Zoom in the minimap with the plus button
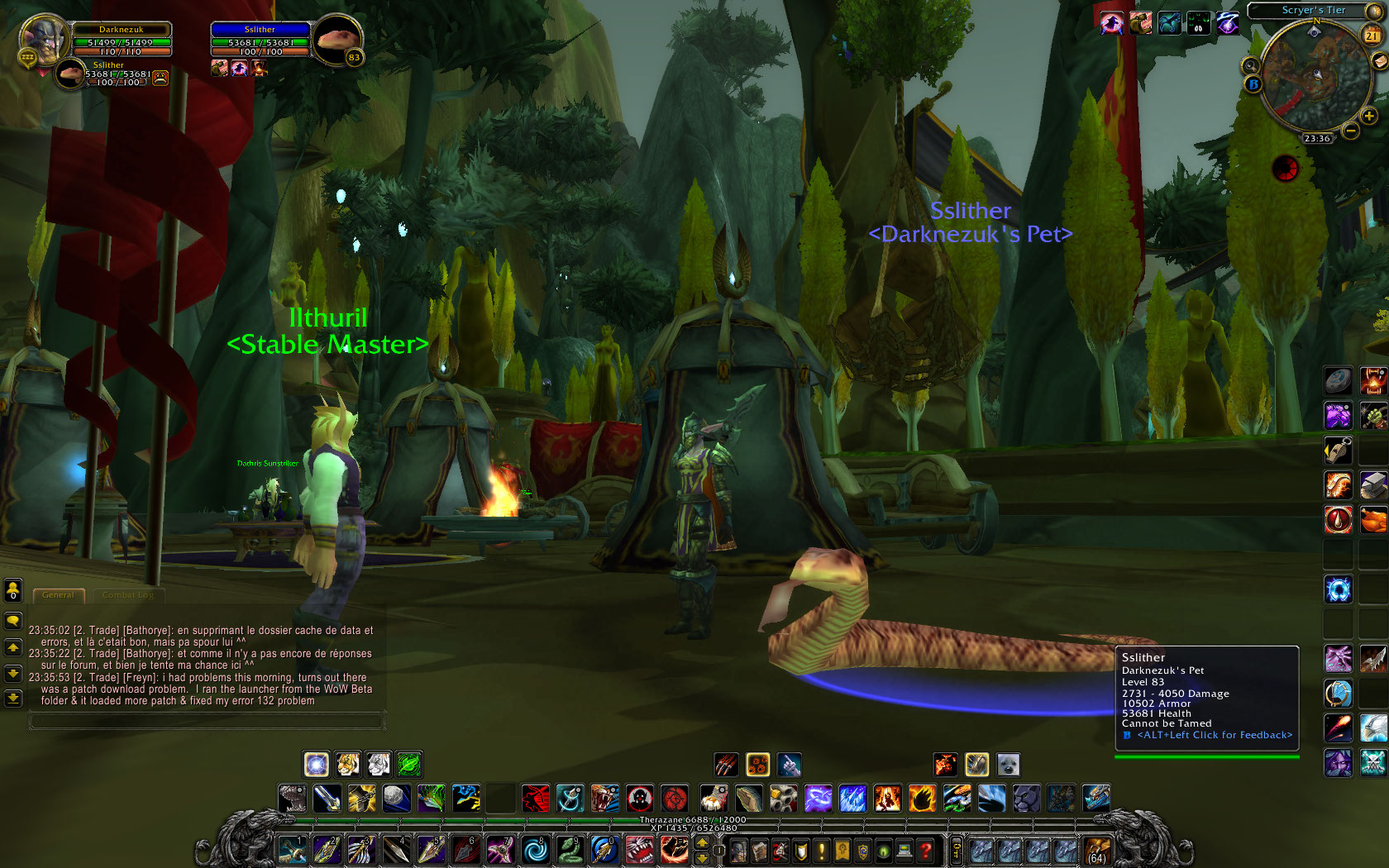This screenshot has width=1389, height=868. [1368, 117]
